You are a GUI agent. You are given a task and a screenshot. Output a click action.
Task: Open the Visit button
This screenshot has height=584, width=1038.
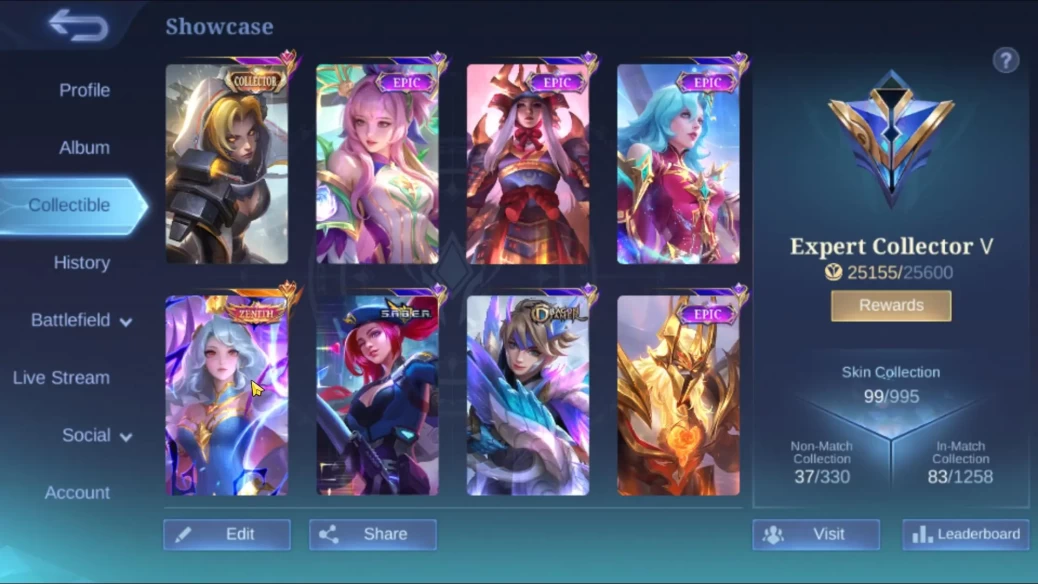pos(816,534)
